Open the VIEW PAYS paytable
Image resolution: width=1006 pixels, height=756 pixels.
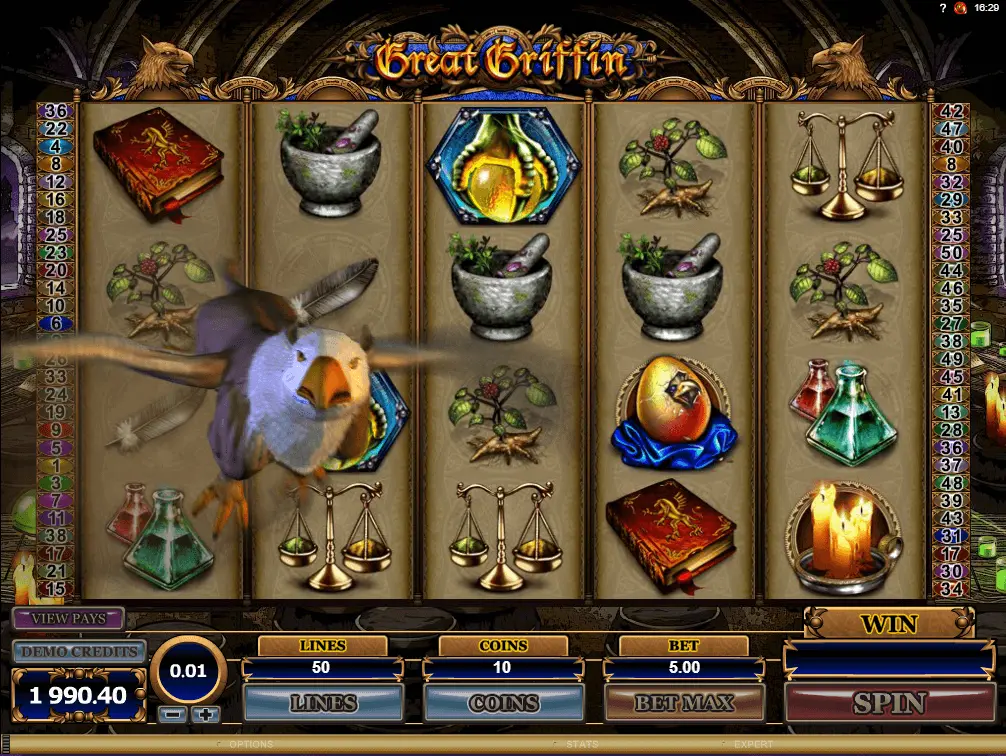pos(68,618)
